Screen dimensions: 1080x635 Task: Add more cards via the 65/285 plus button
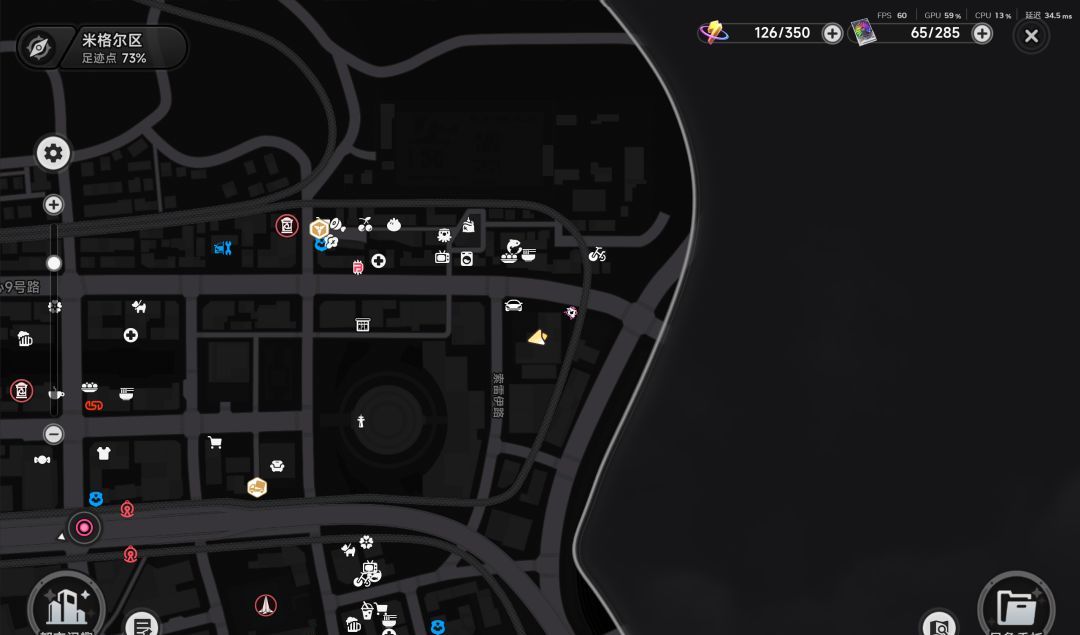[x=982, y=33]
